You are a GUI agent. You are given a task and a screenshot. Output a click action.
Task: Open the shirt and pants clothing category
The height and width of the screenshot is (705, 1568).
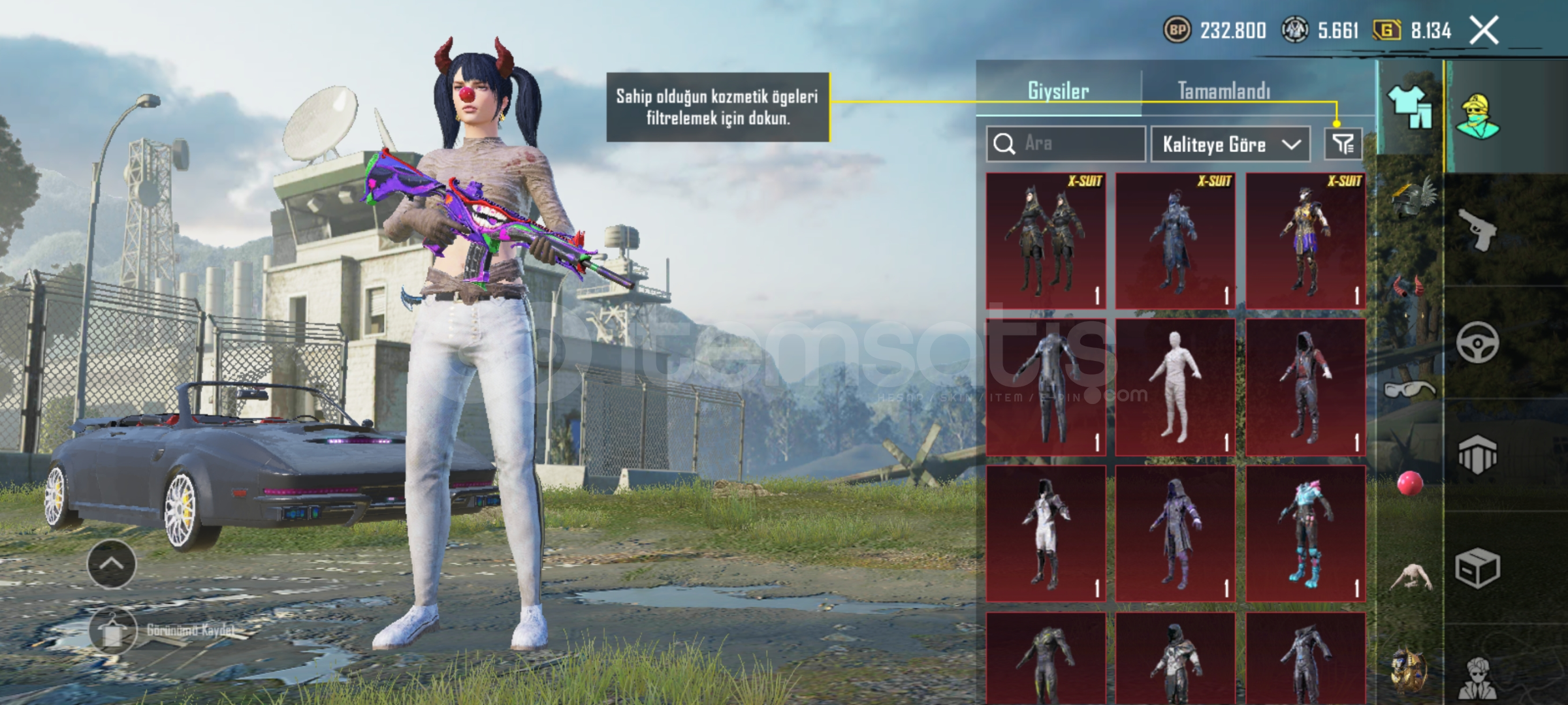tap(1410, 108)
